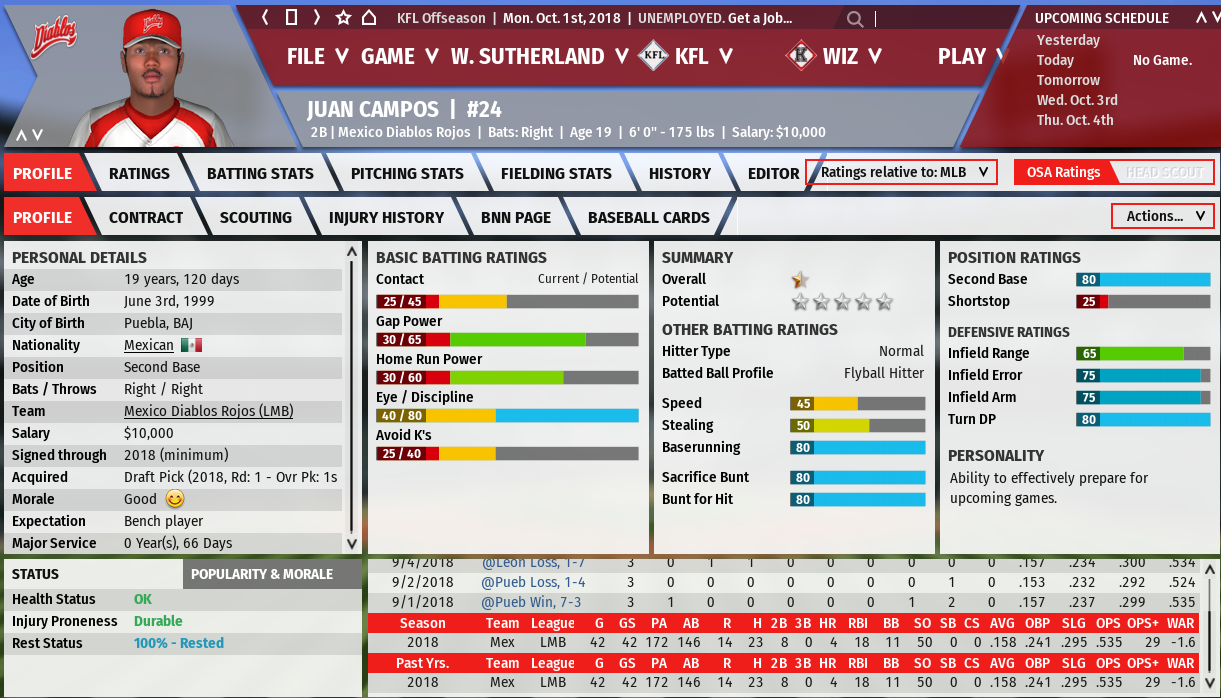Open the PITCHING STATS tab
The height and width of the screenshot is (698, 1221).
tap(407, 173)
